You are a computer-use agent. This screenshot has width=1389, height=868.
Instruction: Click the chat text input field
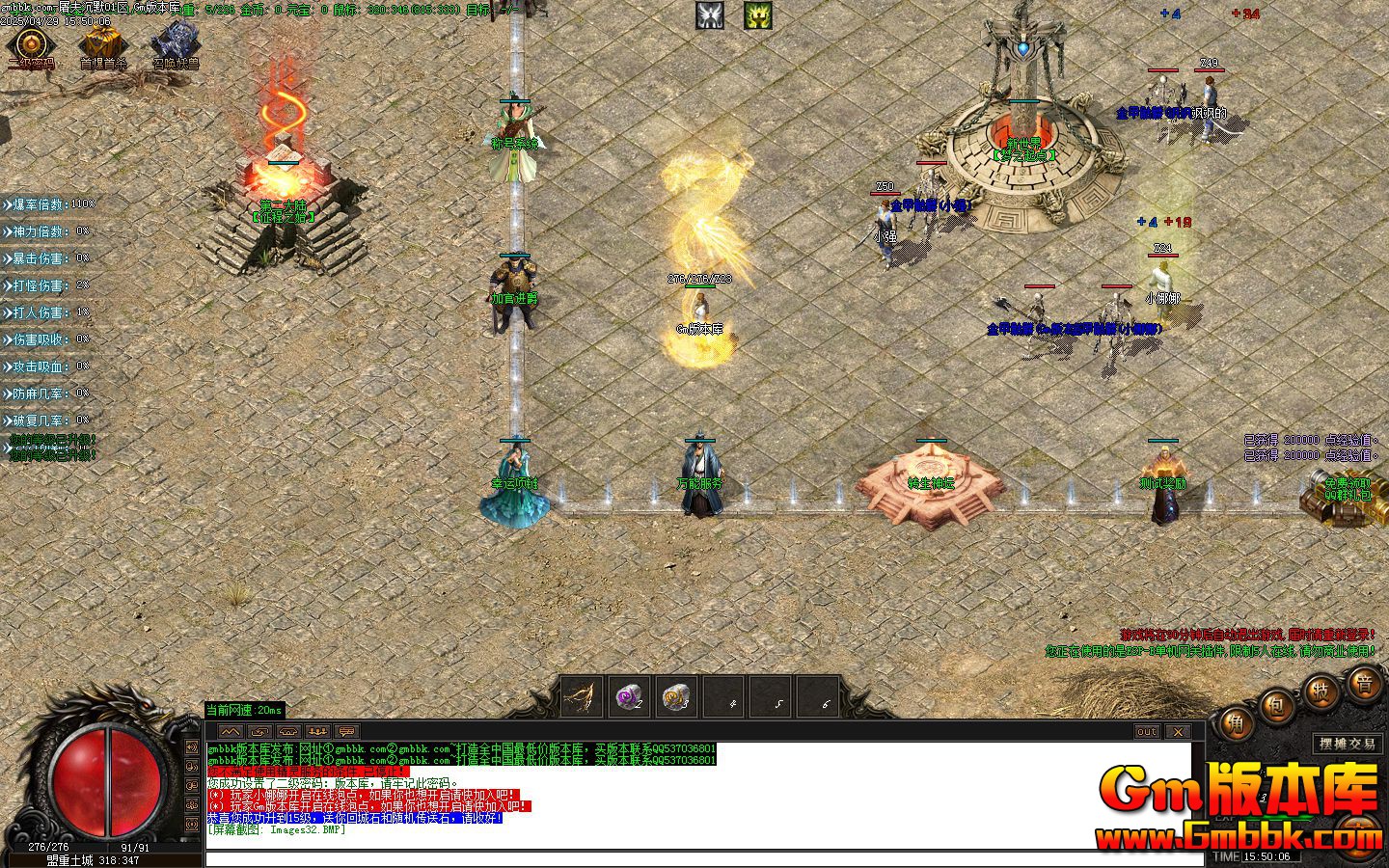pos(704,858)
